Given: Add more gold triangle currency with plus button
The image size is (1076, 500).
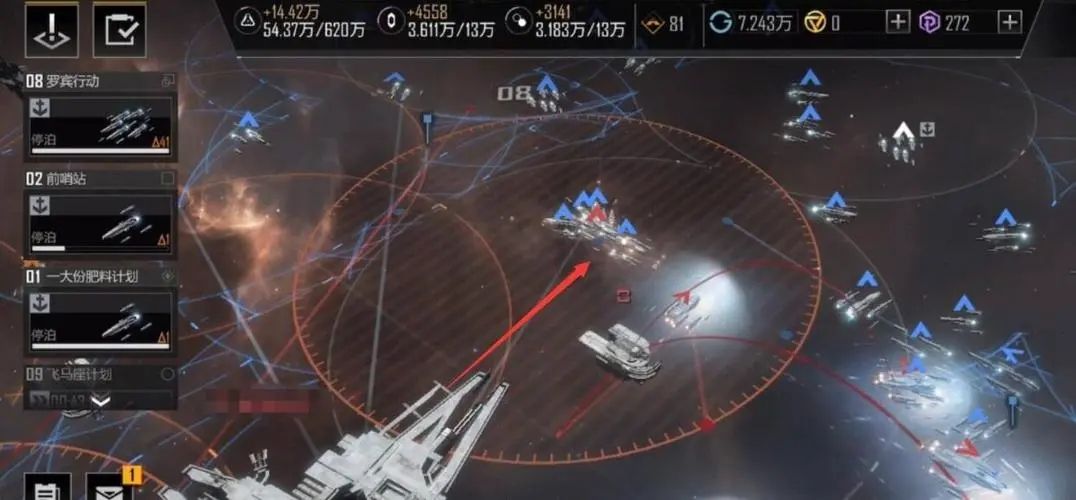Looking at the screenshot, I should pos(897,22).
